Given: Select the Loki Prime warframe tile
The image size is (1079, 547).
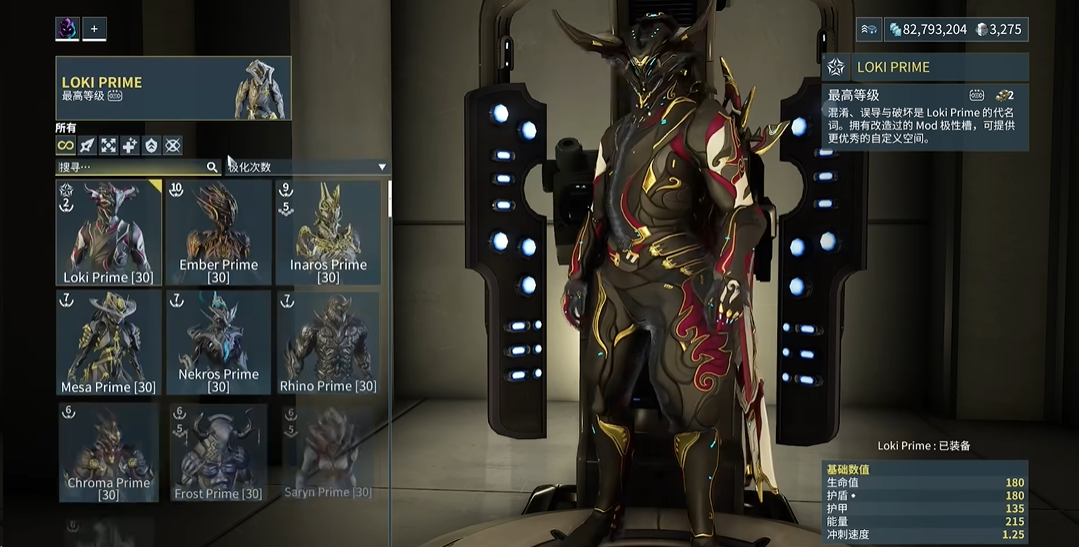Looking at the screenshot, I should 109,233.
